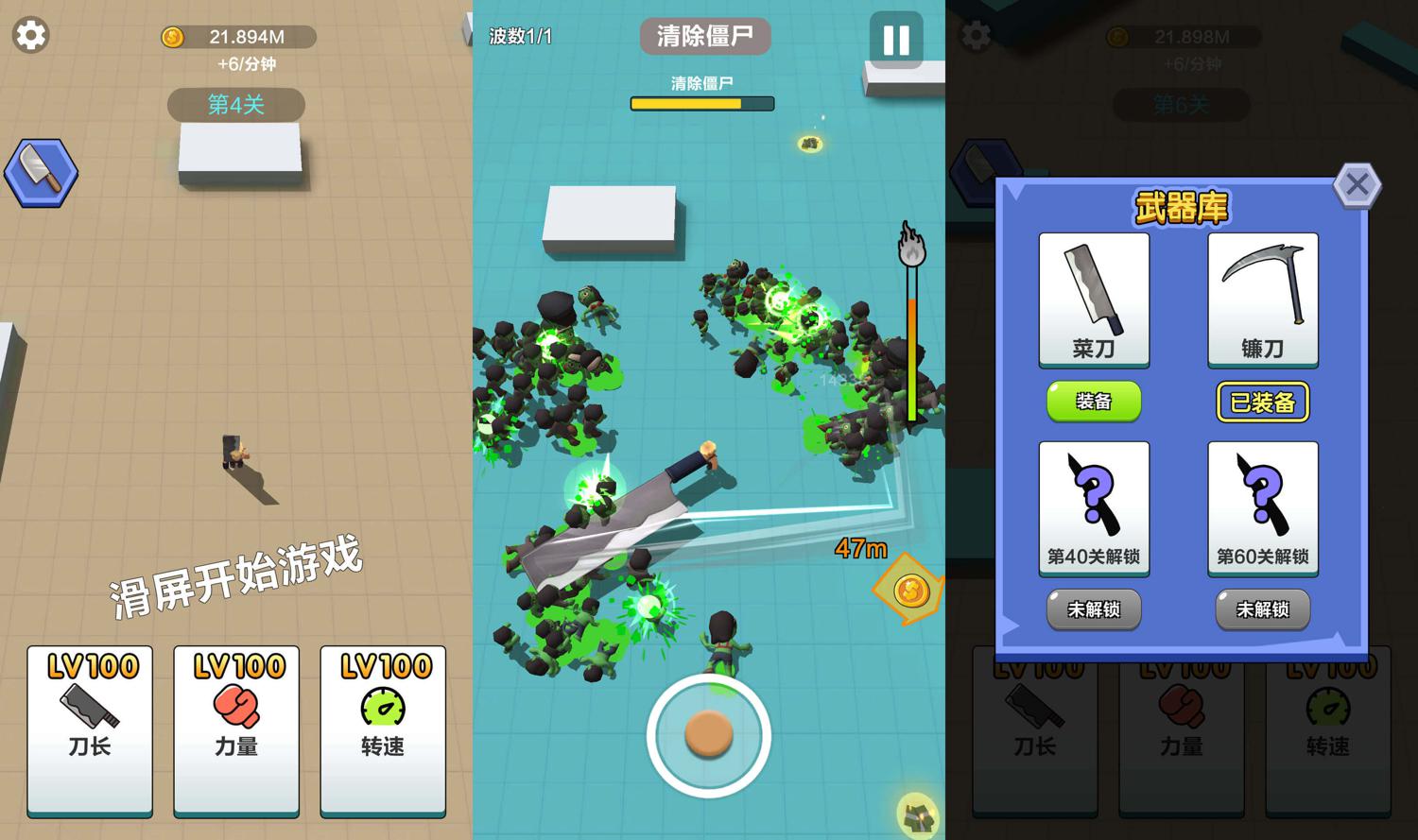
Task: Click the 第4关 level label
Action: click(x=236, y=104)
